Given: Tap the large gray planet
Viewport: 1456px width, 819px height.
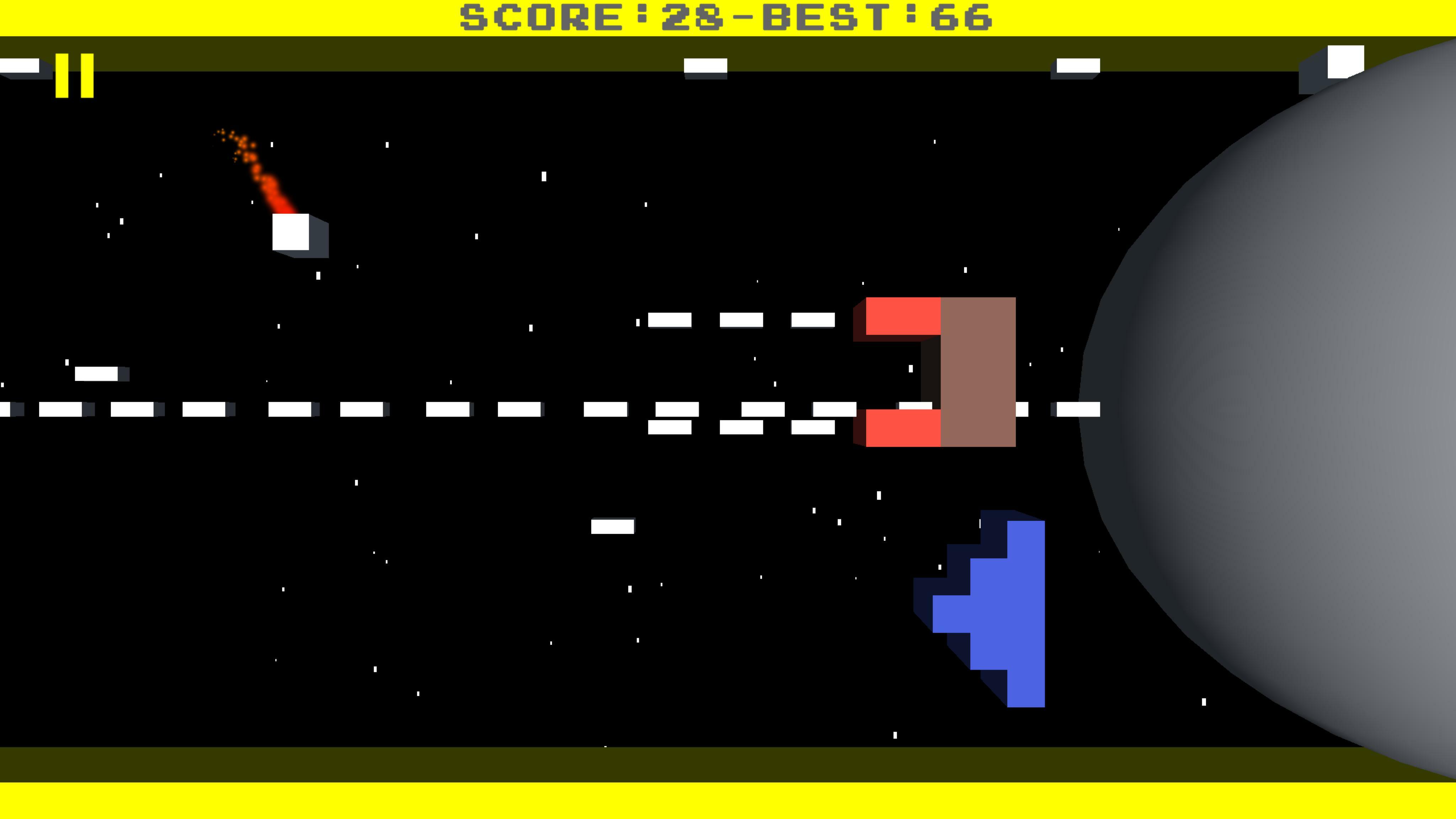Looking at the screenshot, I should coord(1300,396).
